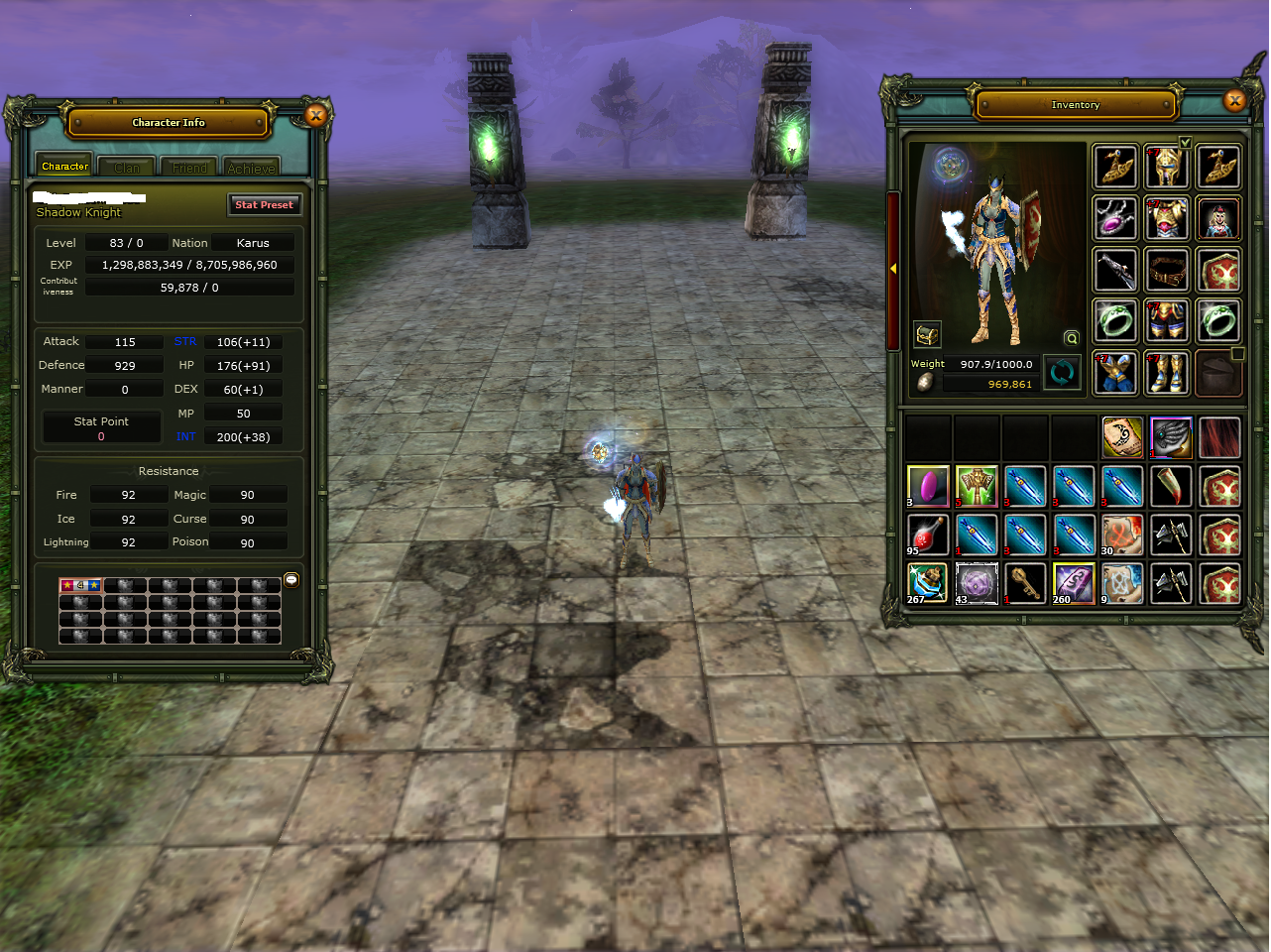Viewport: 1271px width, 952px height.
Task: Show the Achieve tab
Action: click(251, 168)
